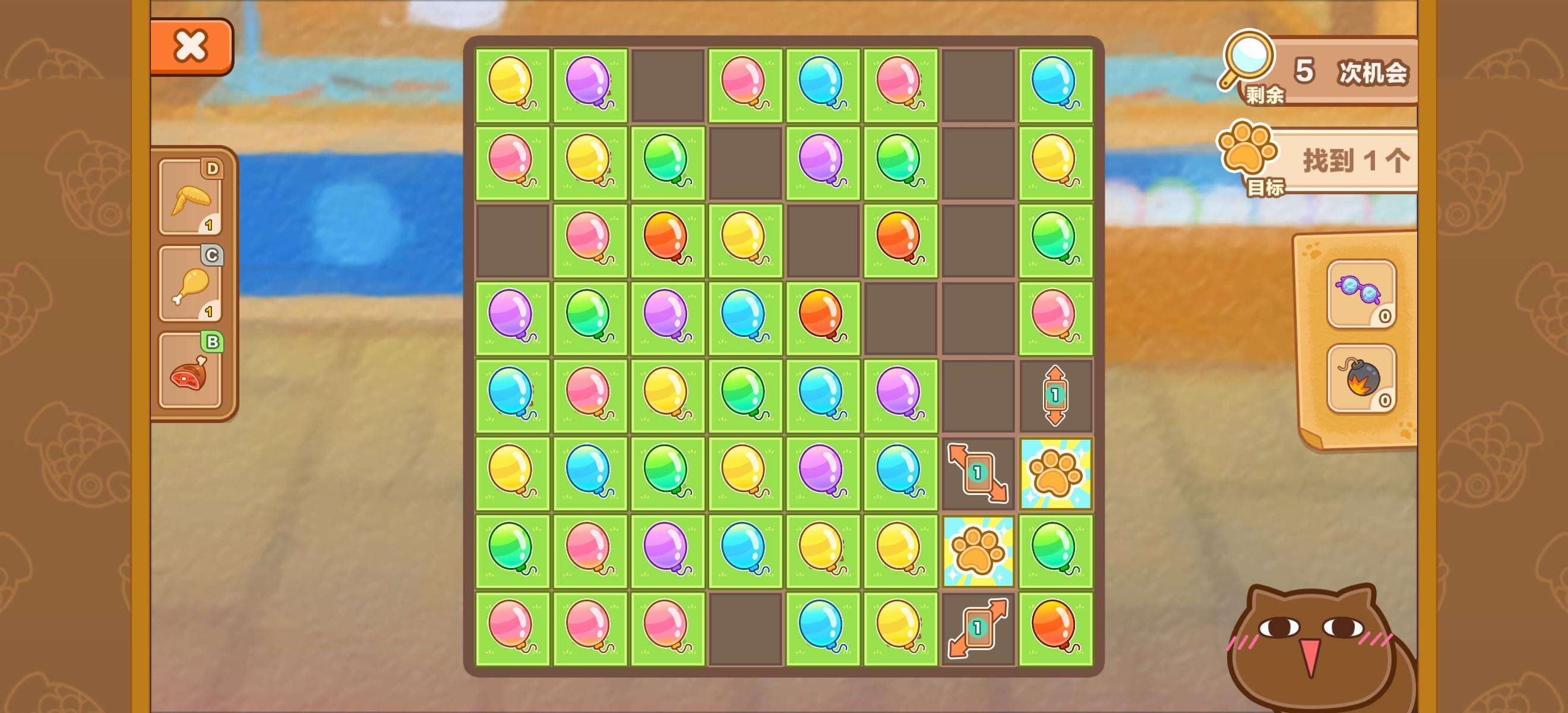Tap the arrow tile pointing up-right and down-left
Viewport: 1568px width, 713px height.
pyautogui.click(x=978, y=629)
